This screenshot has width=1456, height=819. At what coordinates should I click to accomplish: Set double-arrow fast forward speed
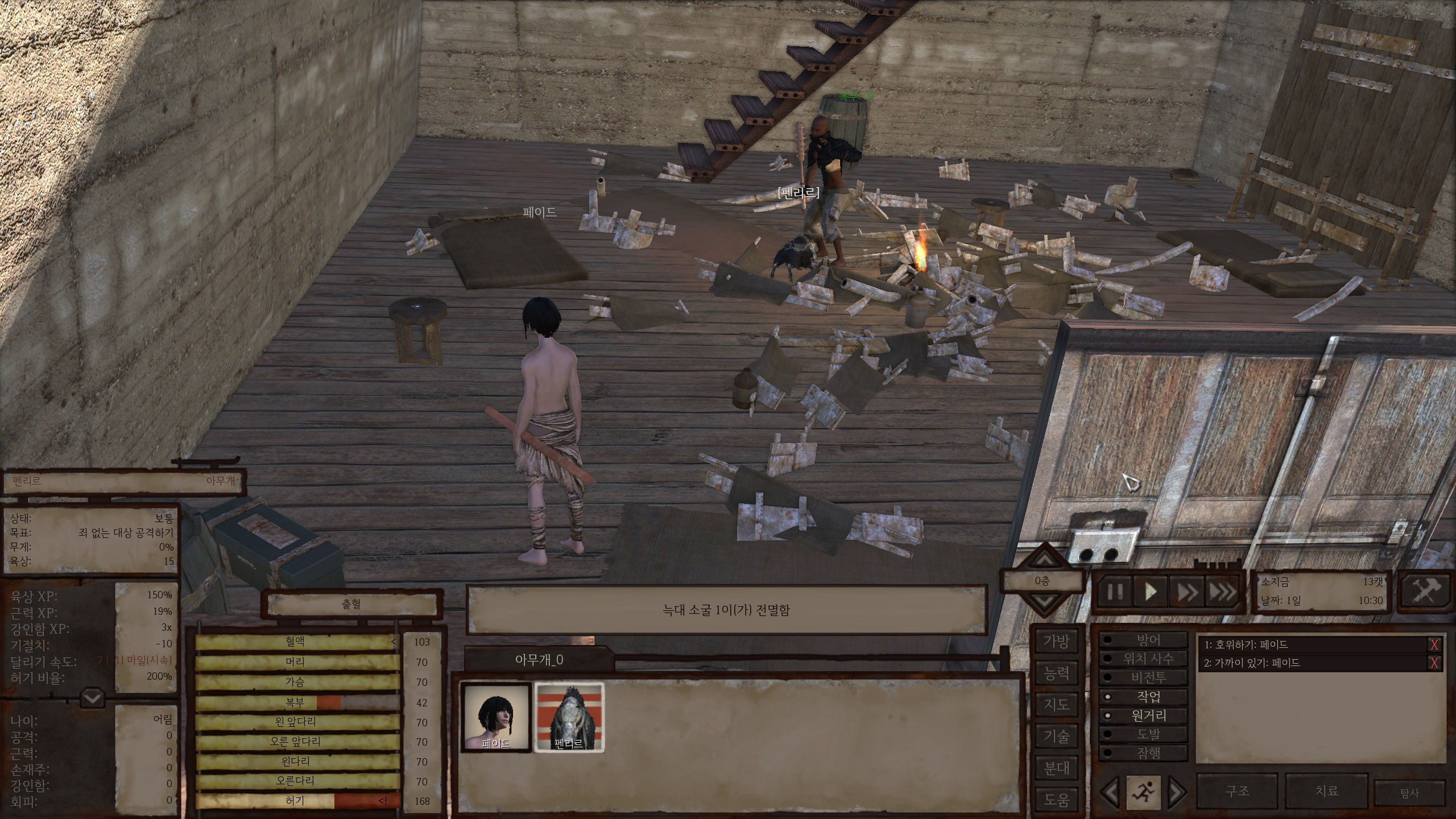1187,592
